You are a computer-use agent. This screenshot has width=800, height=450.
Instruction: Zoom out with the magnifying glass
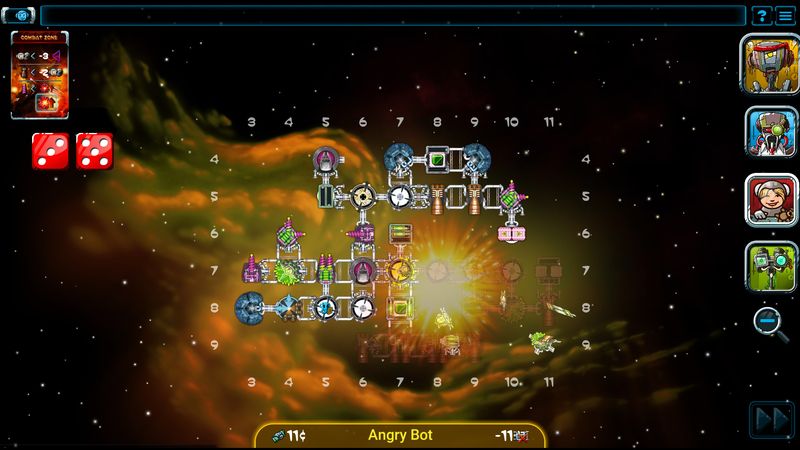(x=768, y=321)
